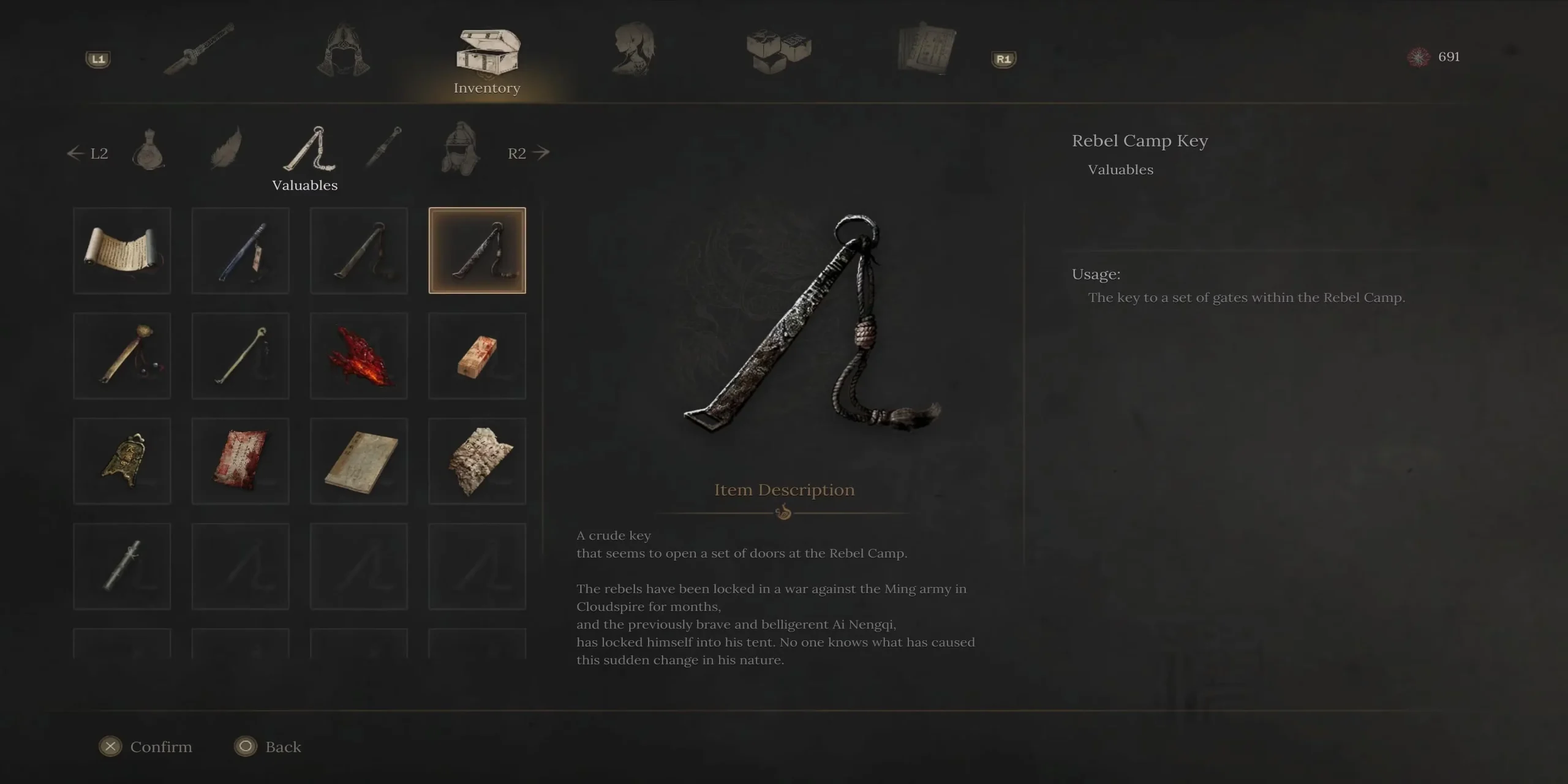Select the crumpled paper note slot
This screenshot has width=1568, height=784.
tap(477, 461)
